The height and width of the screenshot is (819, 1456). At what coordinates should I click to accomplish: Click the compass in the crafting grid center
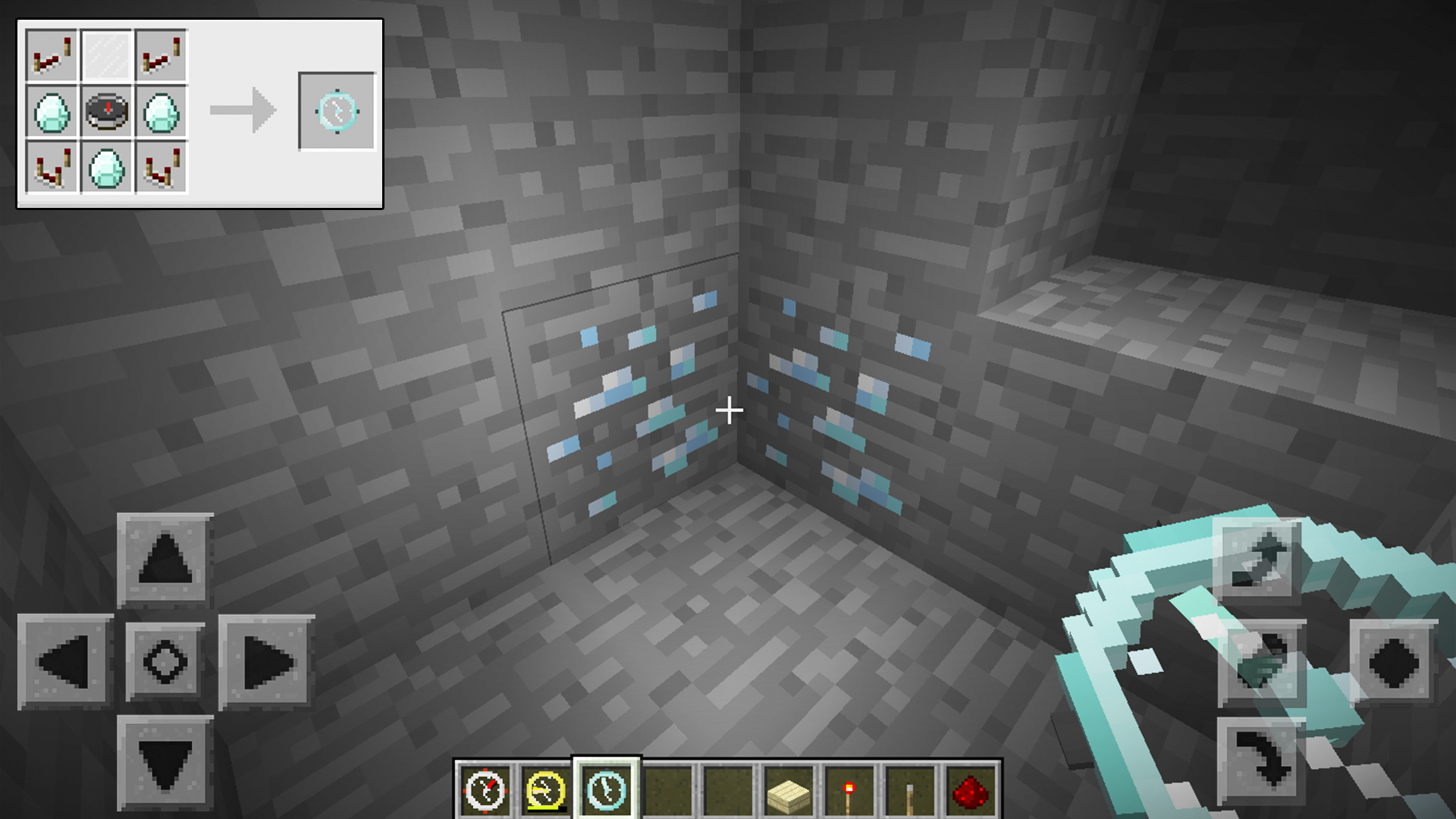pos(108,112)
